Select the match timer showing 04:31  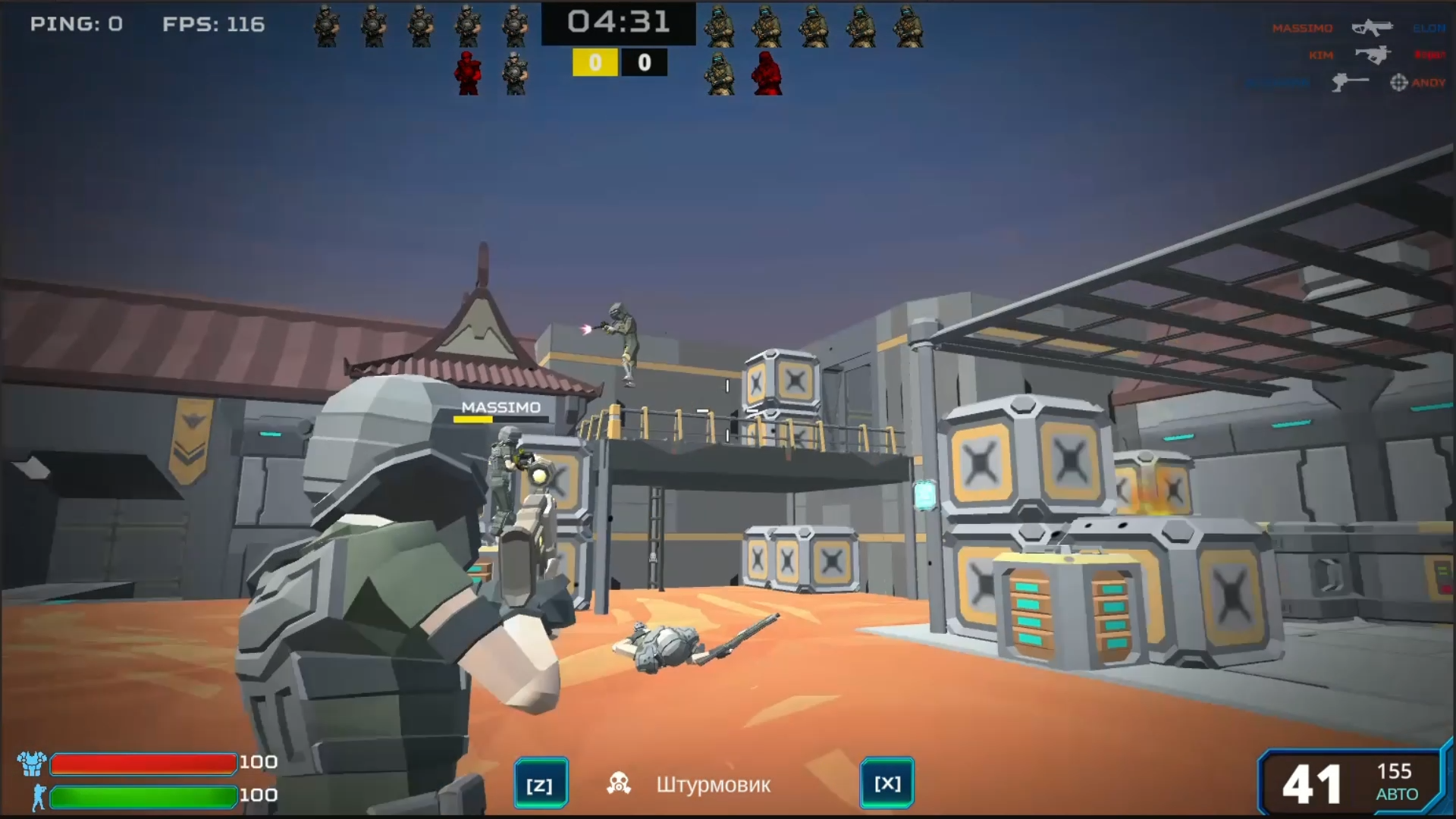tap(618, 24)
